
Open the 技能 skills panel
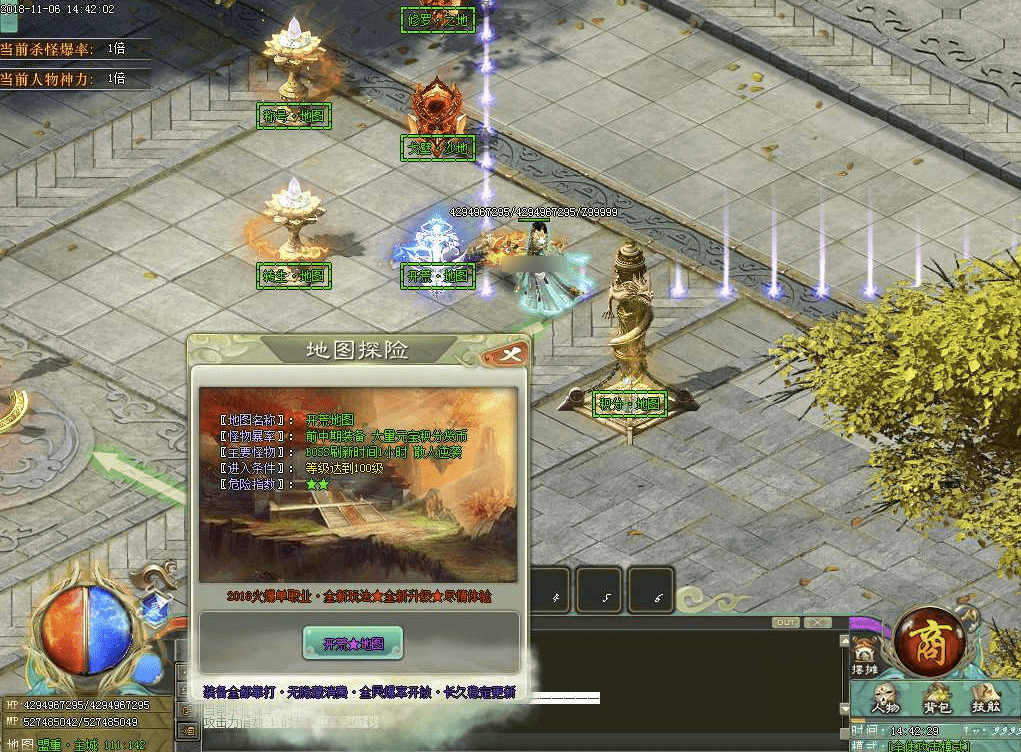pos(985,699)
